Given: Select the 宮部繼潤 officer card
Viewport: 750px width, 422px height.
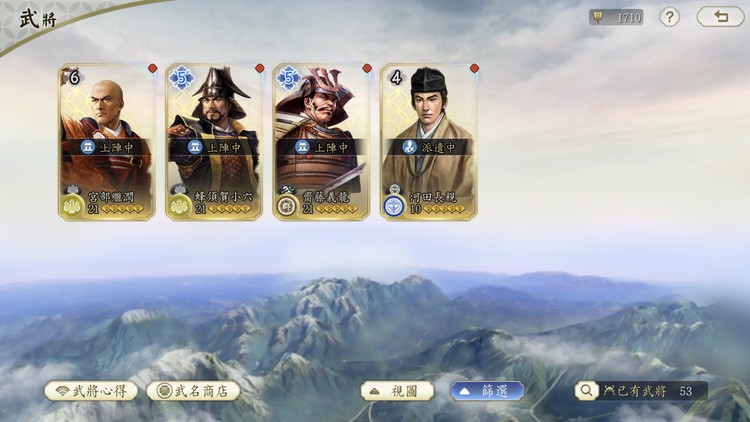Looking at the screenshot, I should [x=107, y=142].
